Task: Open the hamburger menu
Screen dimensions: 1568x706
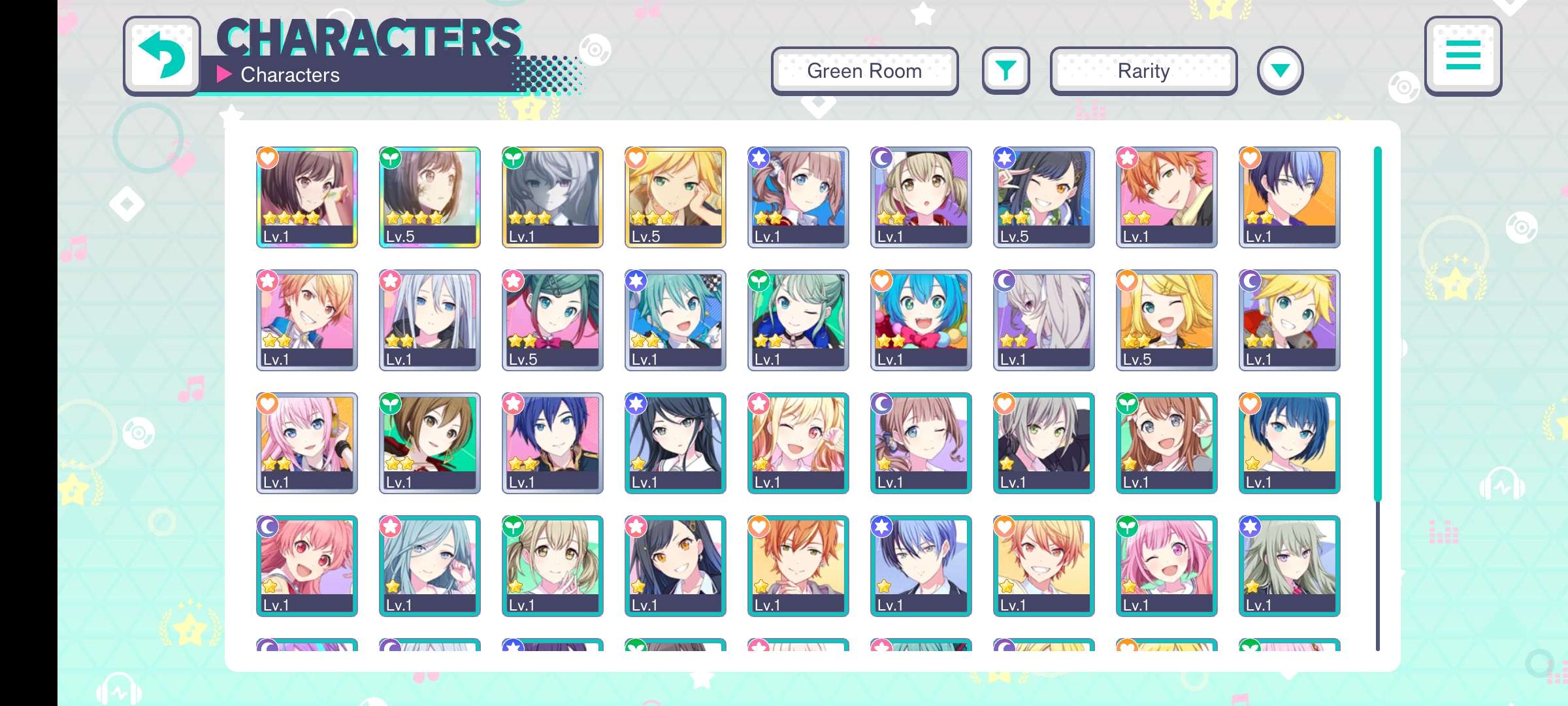Action: pyautogui.click(x=1463, y=56)
